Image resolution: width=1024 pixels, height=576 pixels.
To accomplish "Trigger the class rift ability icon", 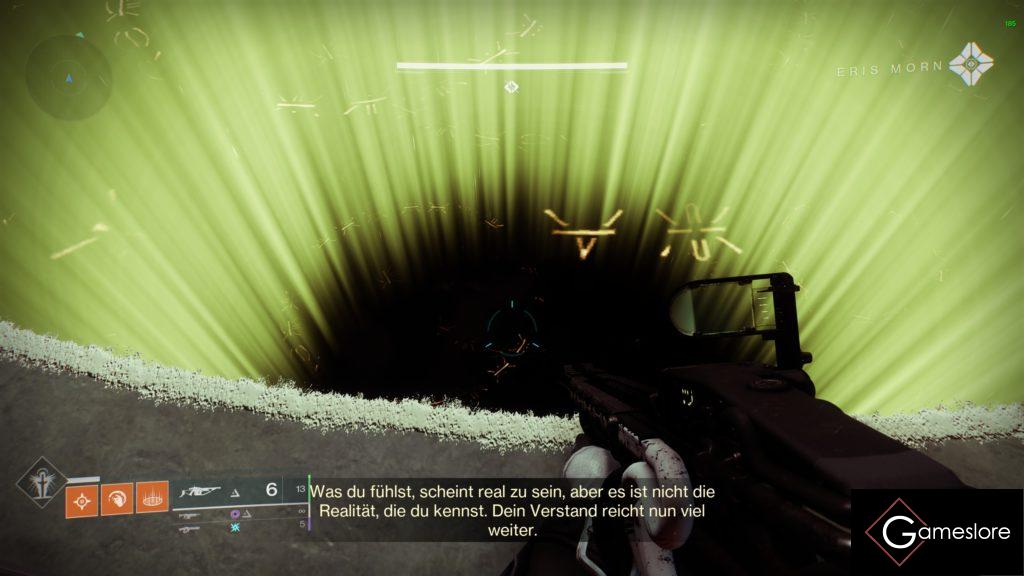I will tap(152, 497).
